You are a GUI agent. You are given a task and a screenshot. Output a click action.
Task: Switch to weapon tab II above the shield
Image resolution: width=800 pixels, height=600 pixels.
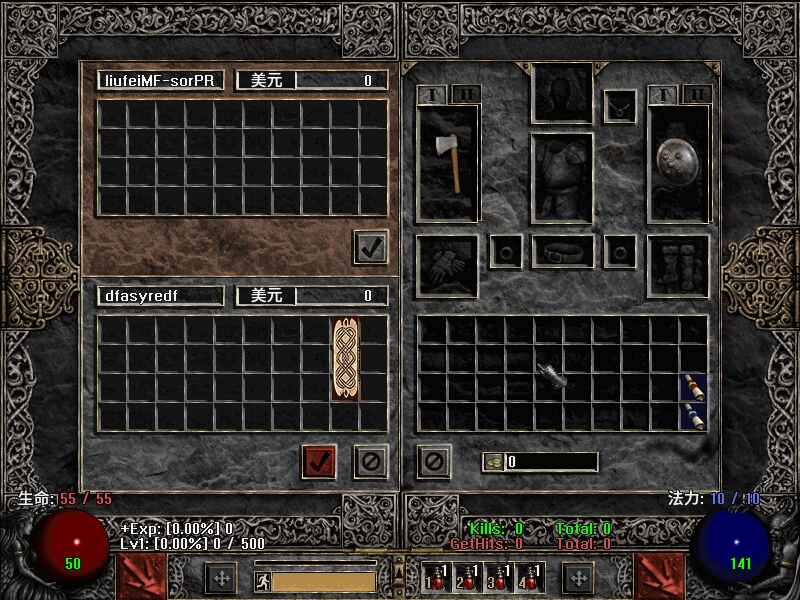click(697, 95)
